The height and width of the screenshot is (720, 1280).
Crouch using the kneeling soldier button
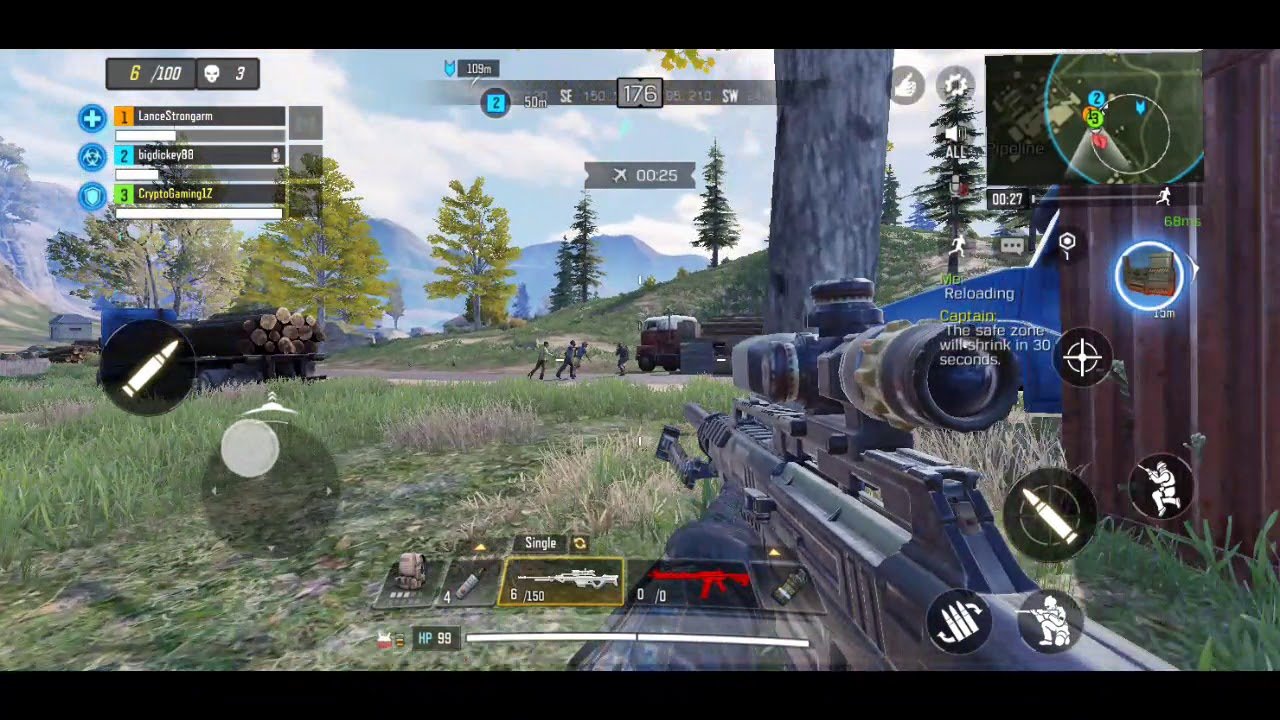(x=1051, y=620)
